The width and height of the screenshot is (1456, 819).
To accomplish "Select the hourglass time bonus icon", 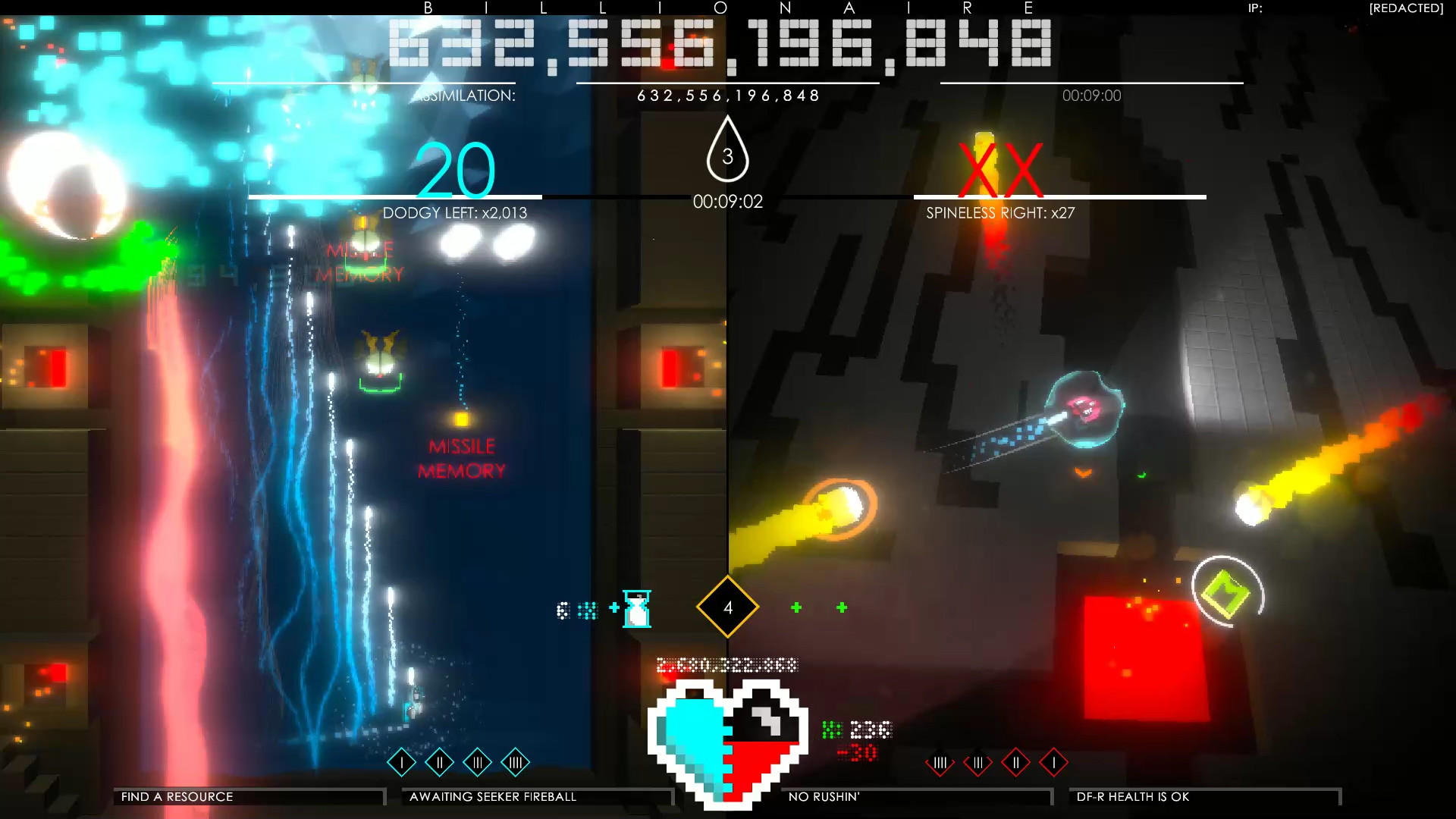I will tap(635, 609).
